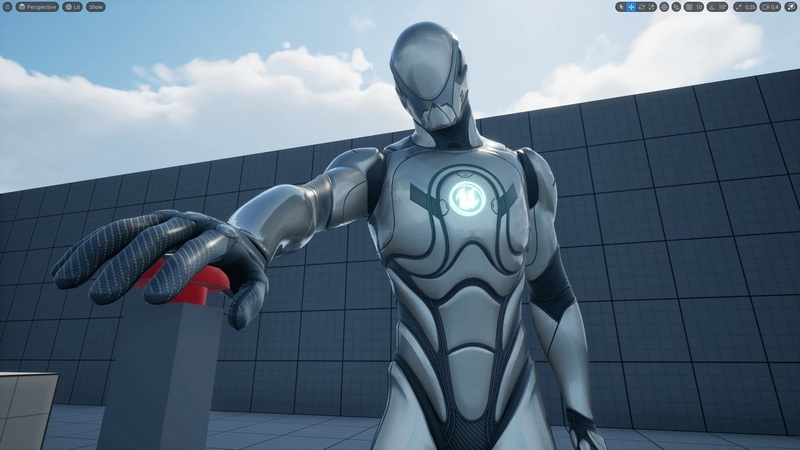This screenshot has height=450, width=800.
Task: Toggle rotation snap set to 10 degrees
Action: coord(719,6)
